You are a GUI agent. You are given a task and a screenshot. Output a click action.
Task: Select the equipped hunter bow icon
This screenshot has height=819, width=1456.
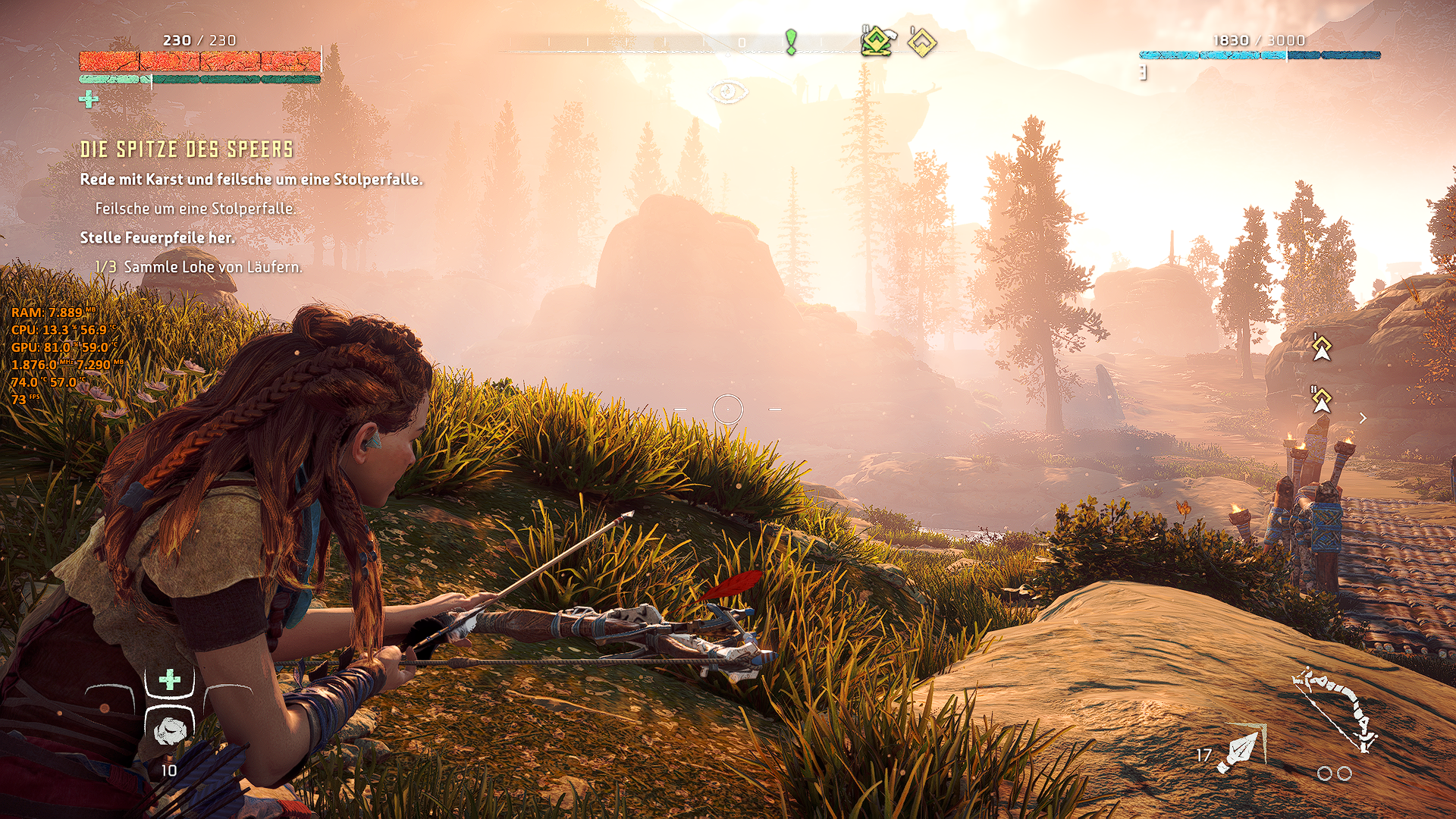(1336, 711)
